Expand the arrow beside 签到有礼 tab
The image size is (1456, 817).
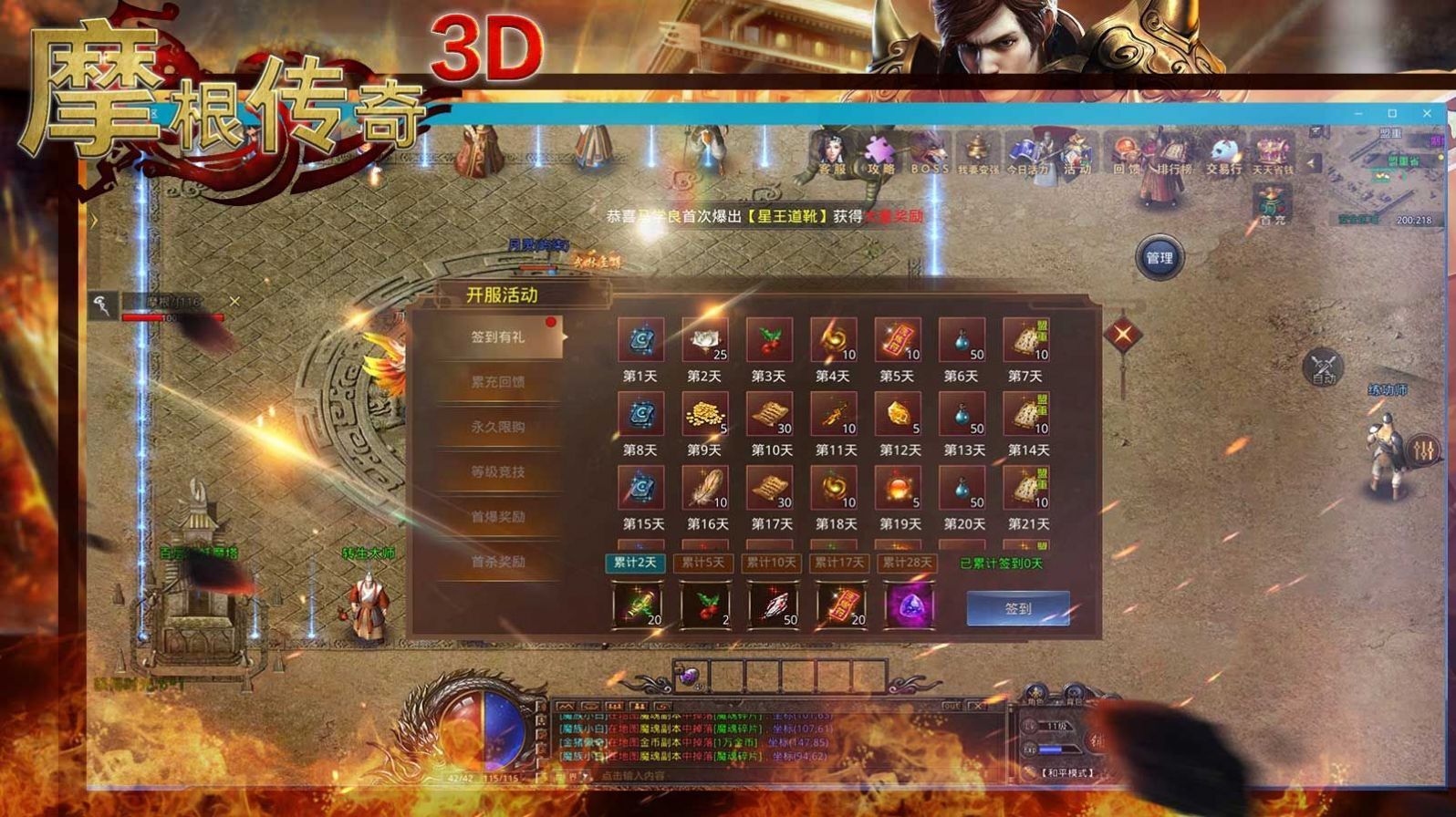point(567,336)
